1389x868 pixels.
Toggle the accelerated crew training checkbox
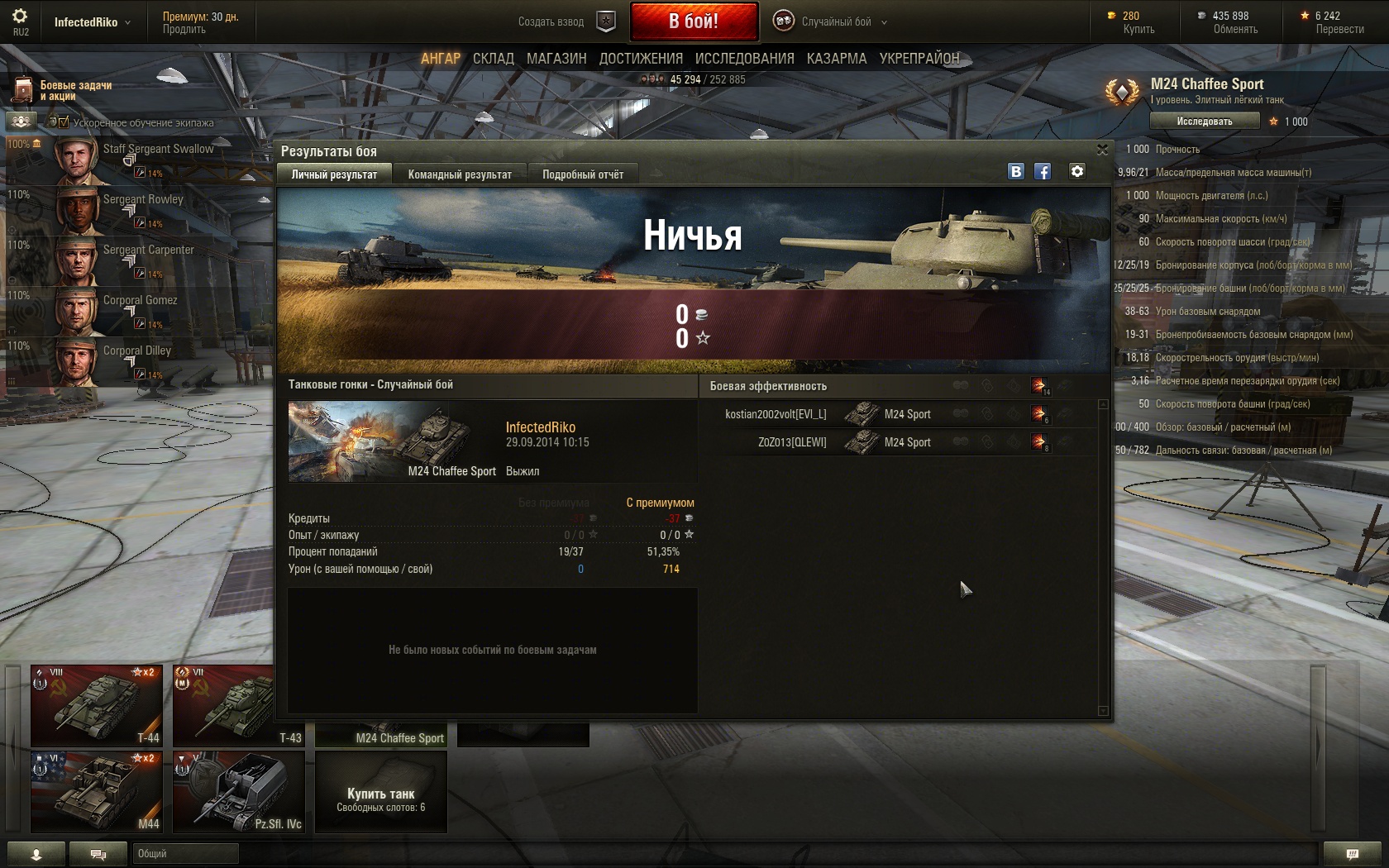pyautogui.click(x=64, y=122)
